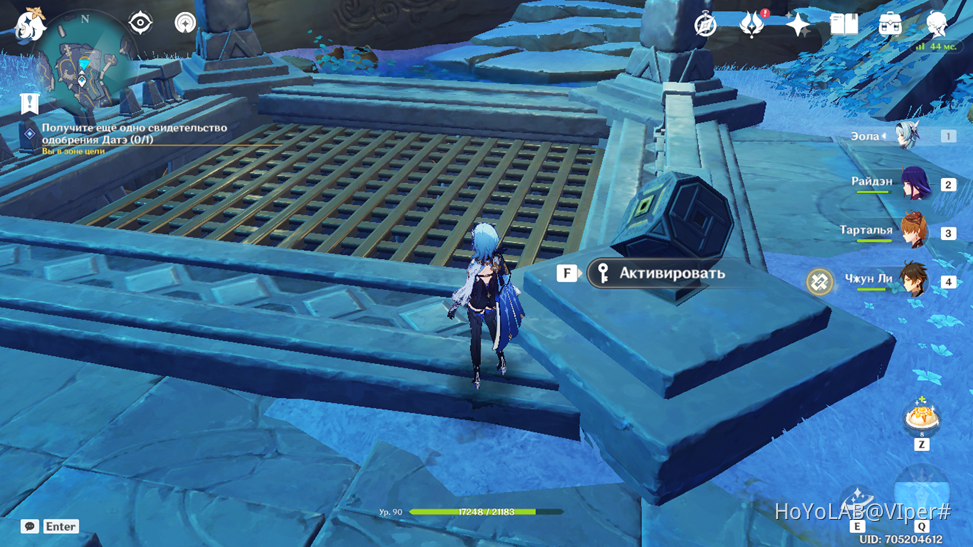Switch to party member Чжун Ли
Image resolution: width=973 pixels, height=547 pixels.
[914, 280]
